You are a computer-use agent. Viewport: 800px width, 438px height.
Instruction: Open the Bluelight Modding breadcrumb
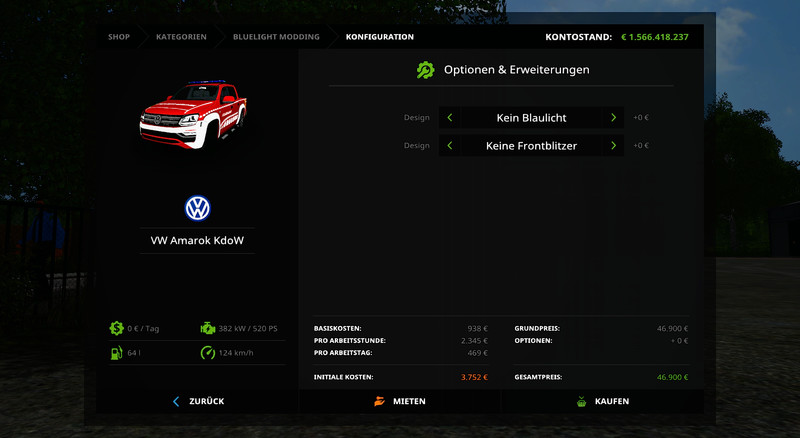276,37
